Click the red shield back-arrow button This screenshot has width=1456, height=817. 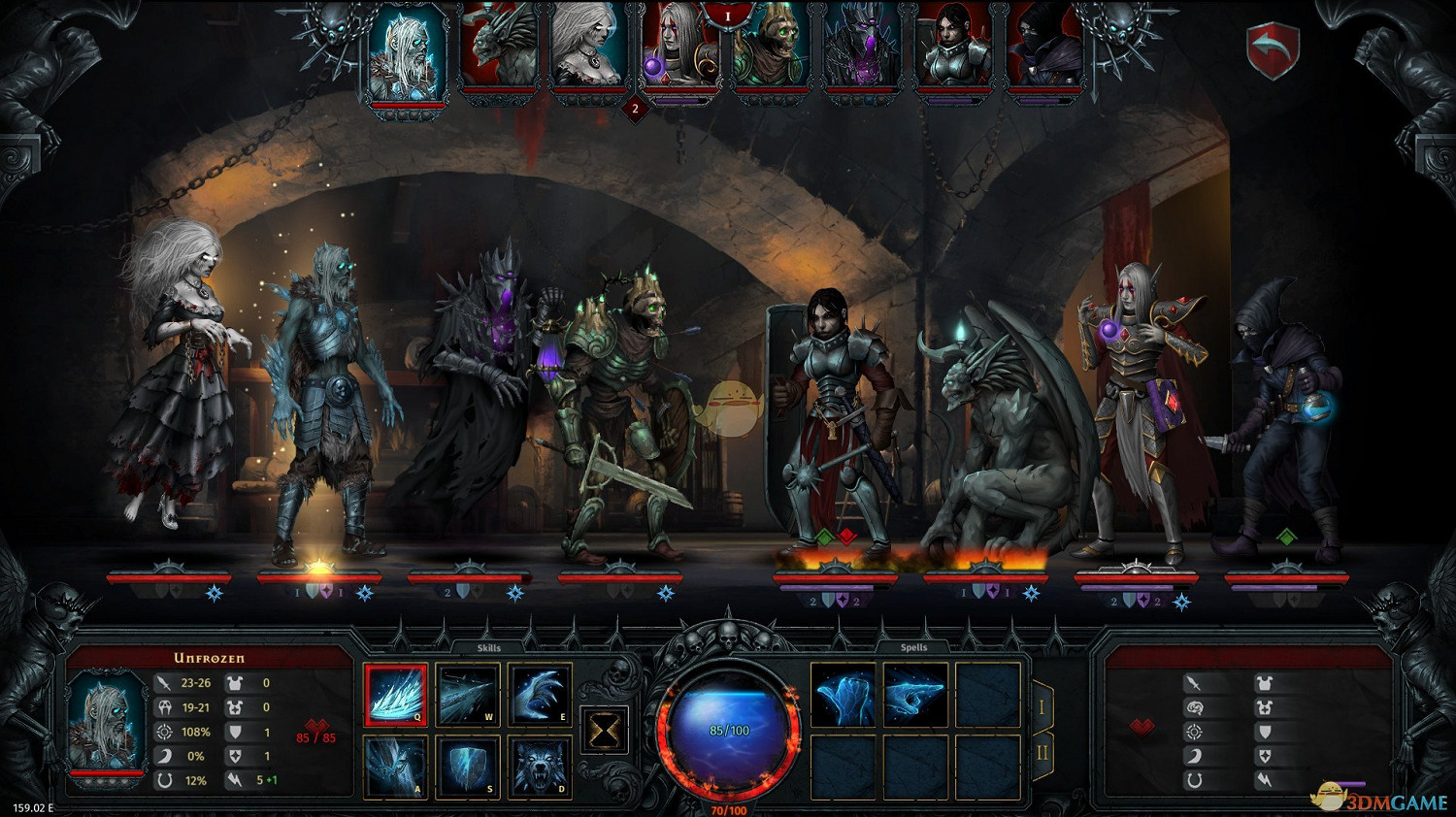pos(1272,50)
